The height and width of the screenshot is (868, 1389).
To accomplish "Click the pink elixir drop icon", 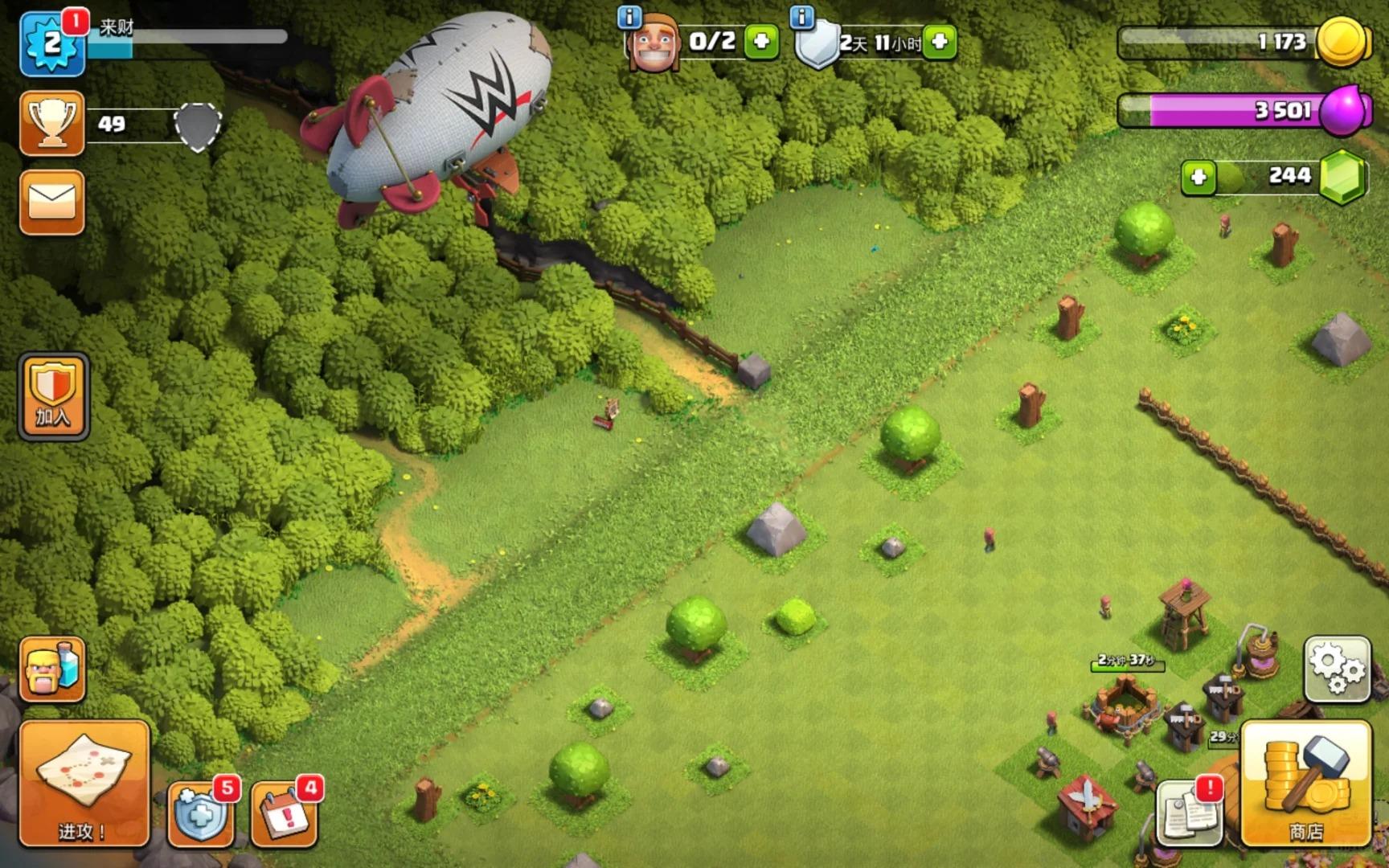I will coord(1341,109).
